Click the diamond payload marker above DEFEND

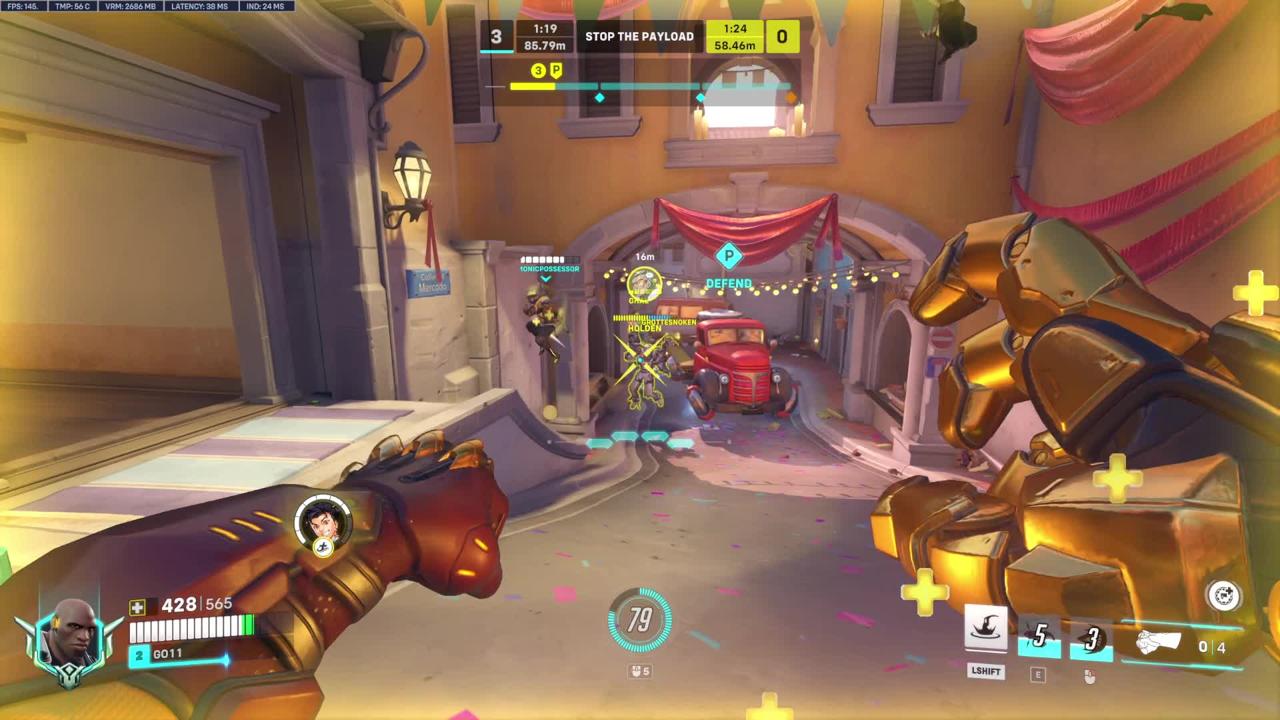(x=729, y=257)
